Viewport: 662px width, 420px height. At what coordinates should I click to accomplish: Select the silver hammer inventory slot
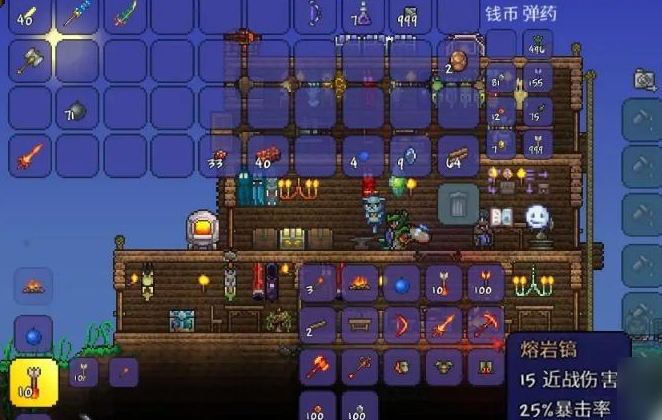(x=27, y=61)
